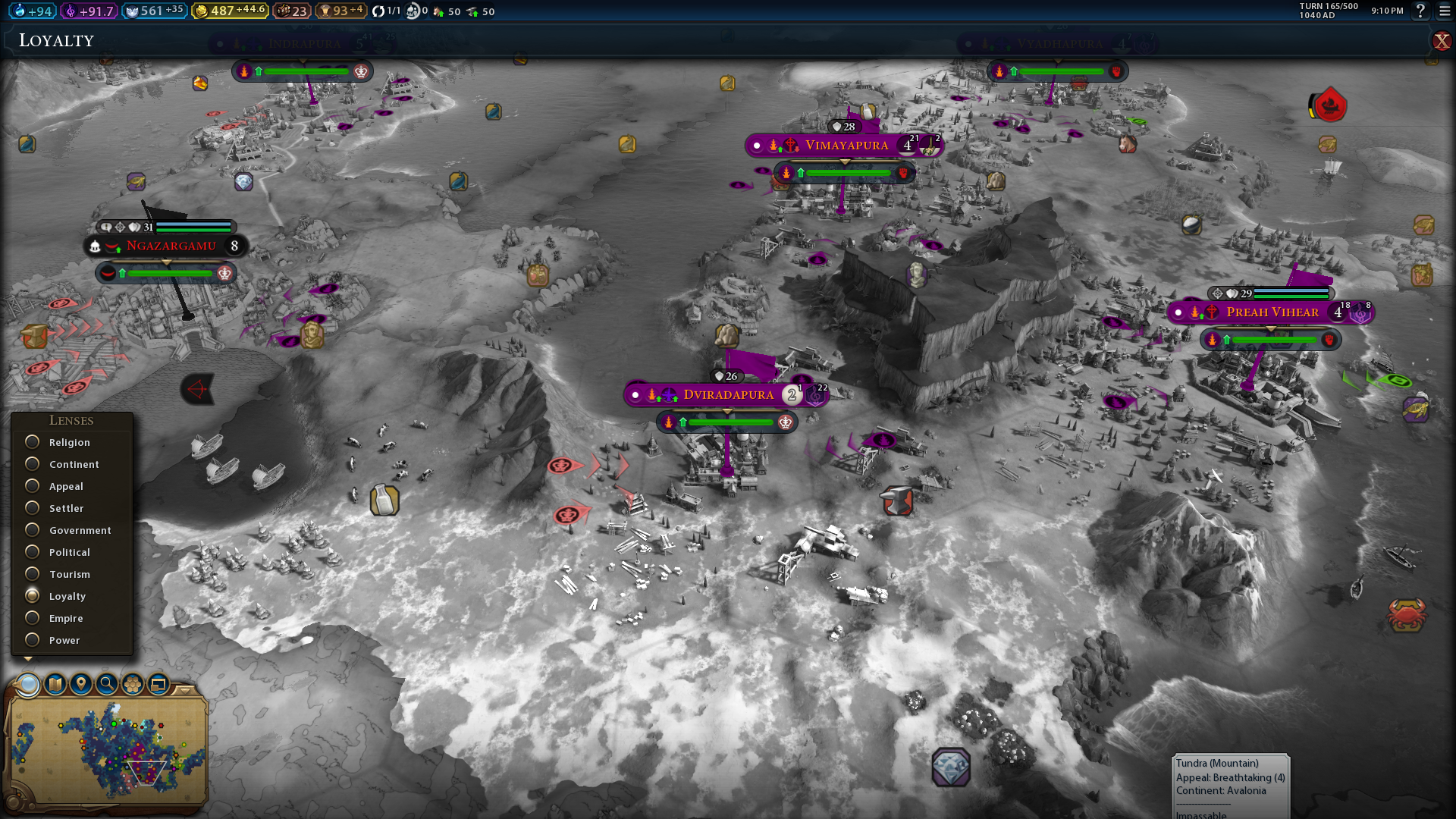Screen dimensions: 1456x819
Task: Open the map options folded-map button
Action: coord(55,685)
